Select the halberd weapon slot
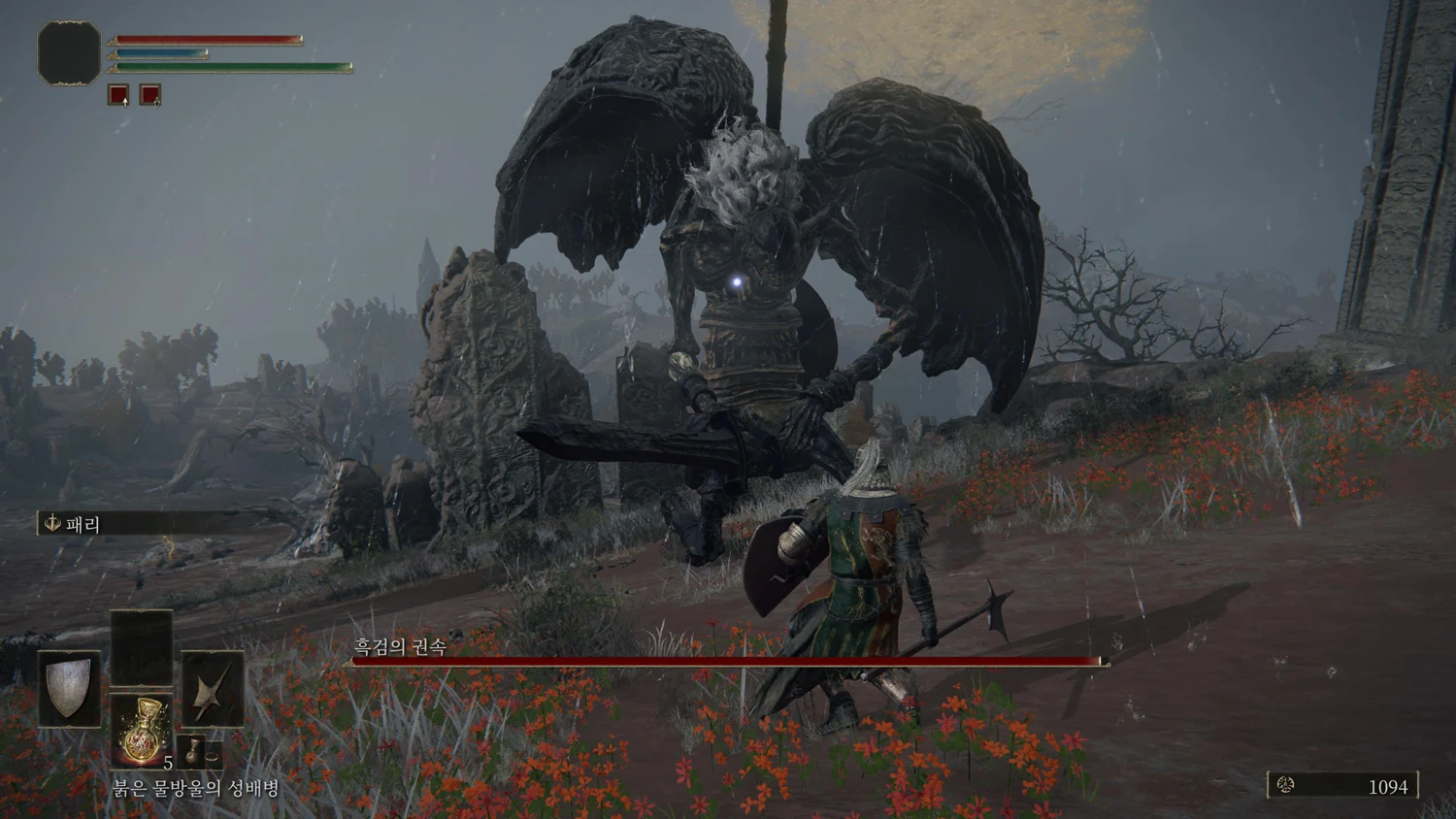The image size is (1456, 819). click(213, 688)
